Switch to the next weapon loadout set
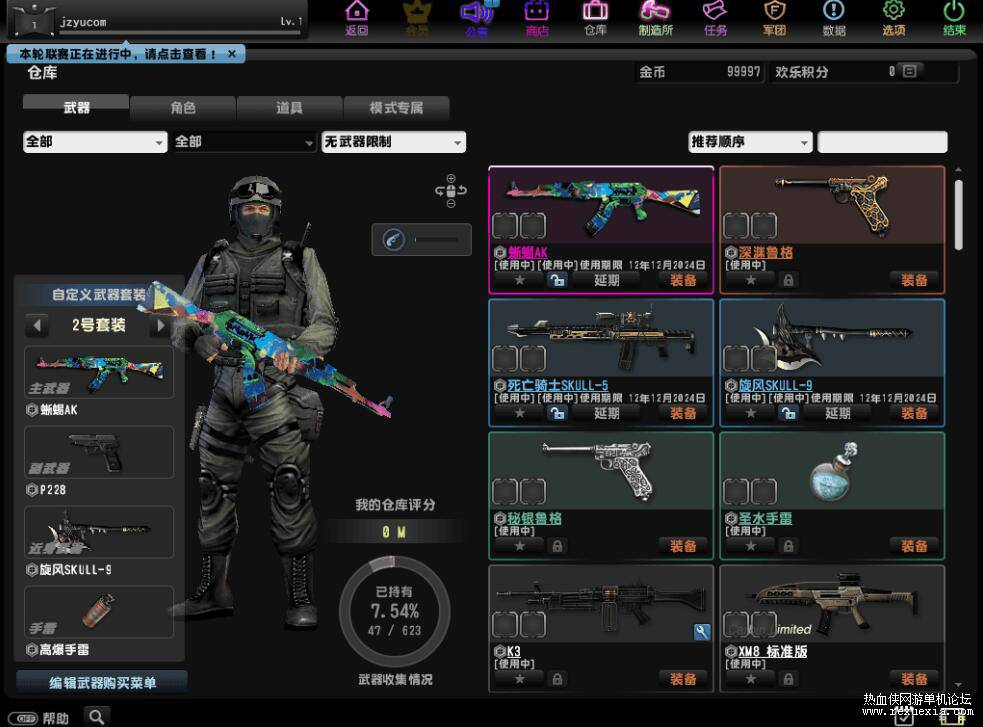The image size is (983, 727). (159, 325)
